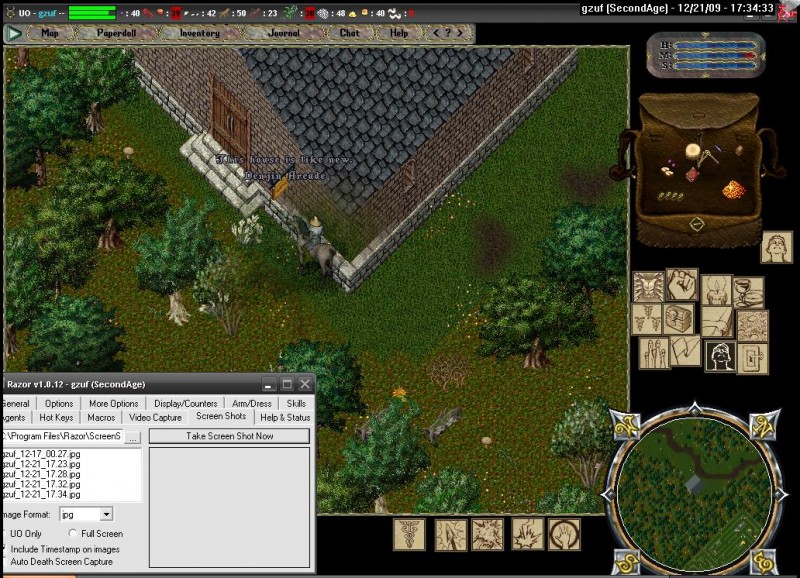Switch to the Macros tab in Razor
800x578 pixels.
101,417
